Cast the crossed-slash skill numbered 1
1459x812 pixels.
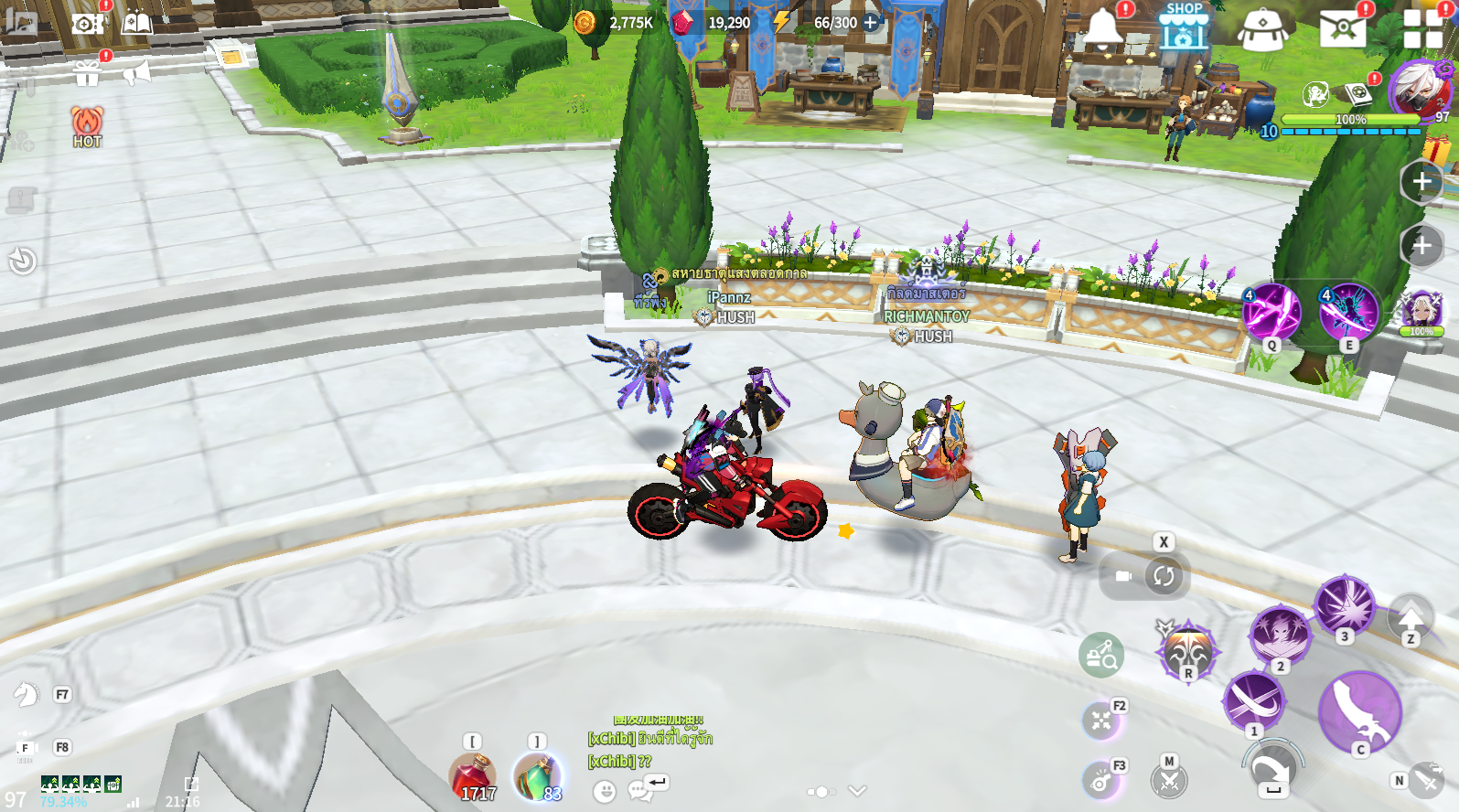pos(1253,701)
